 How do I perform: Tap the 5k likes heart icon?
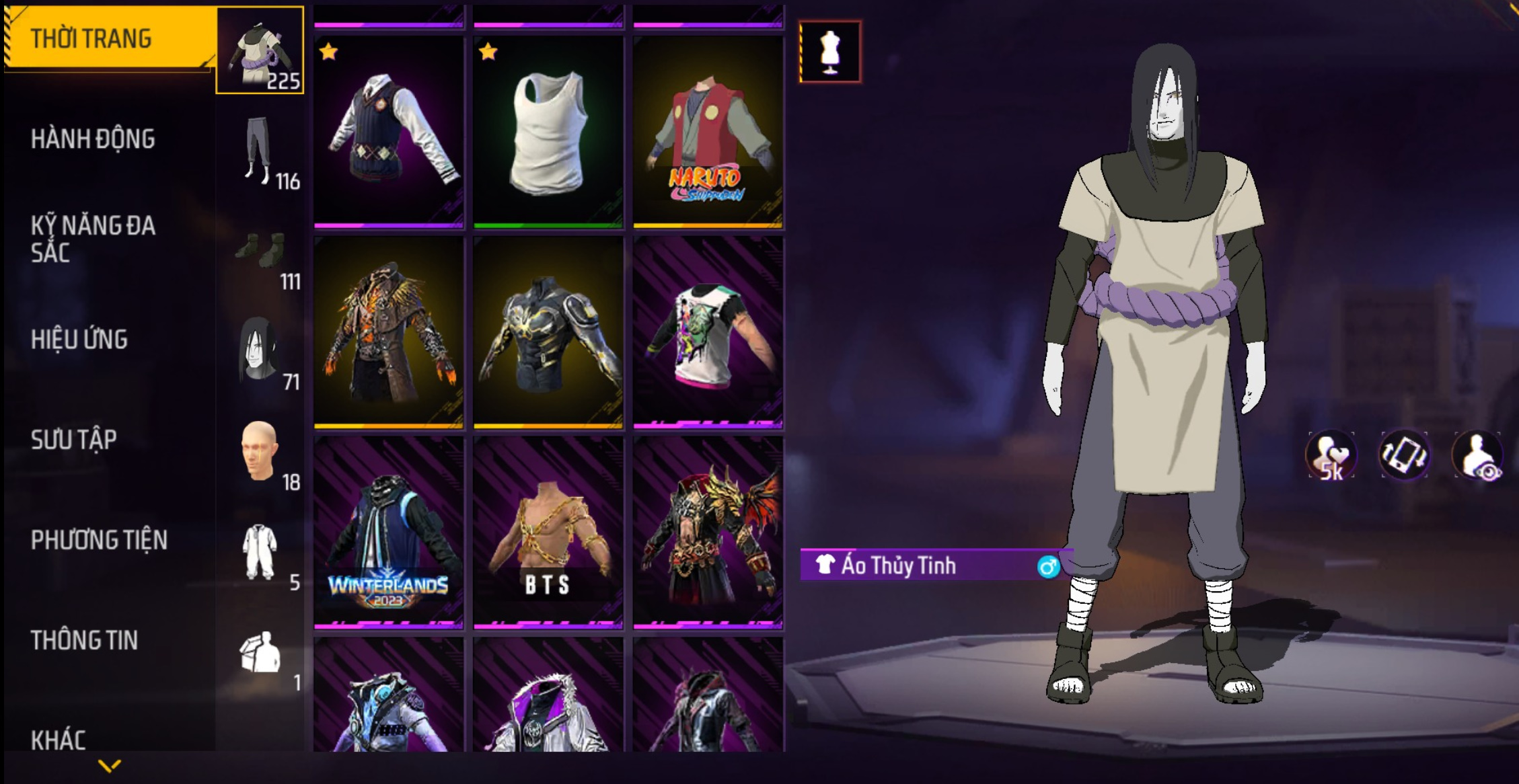[1331, 455]
